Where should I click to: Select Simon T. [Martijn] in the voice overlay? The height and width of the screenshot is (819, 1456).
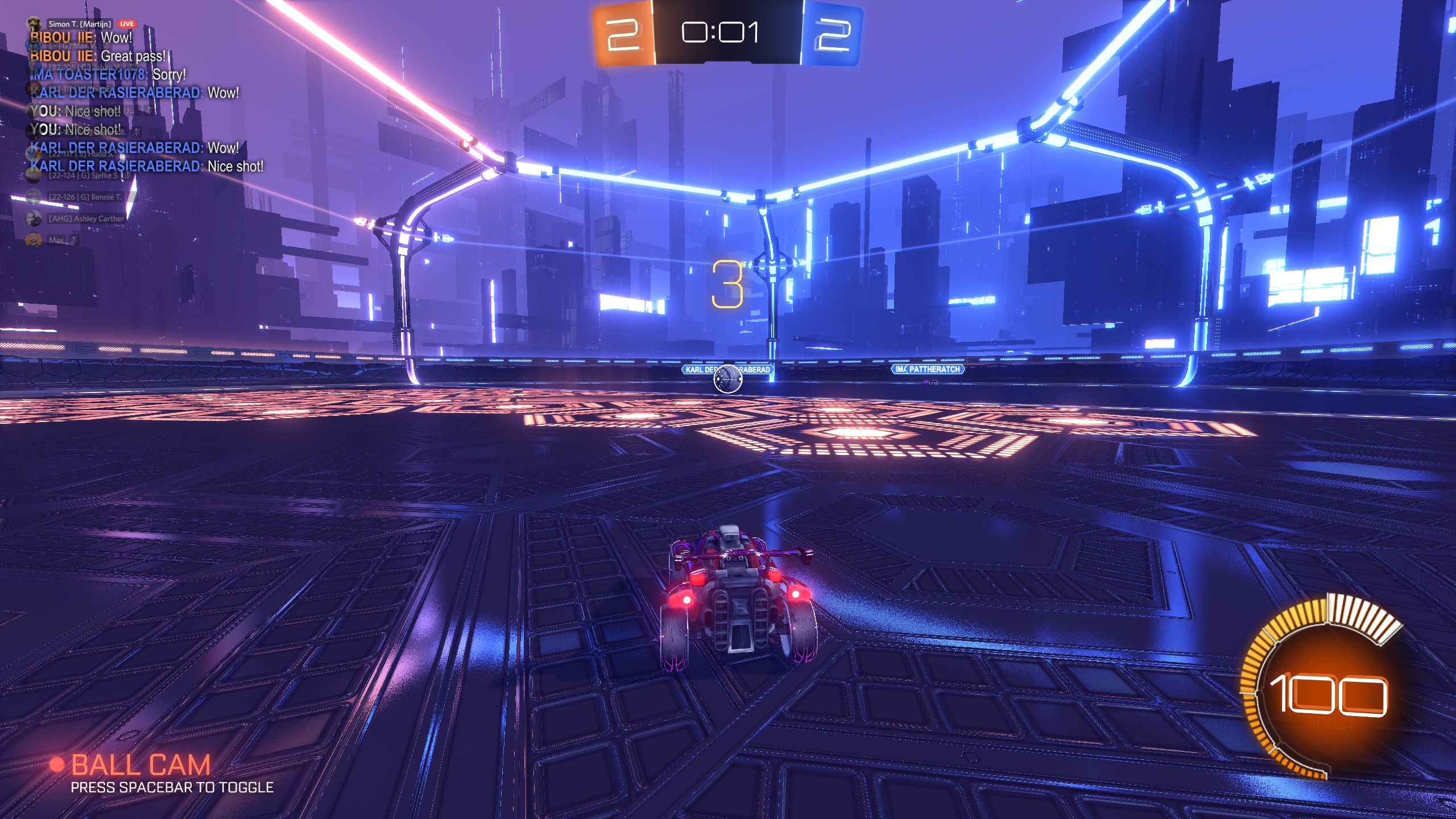tap(79, 24)
